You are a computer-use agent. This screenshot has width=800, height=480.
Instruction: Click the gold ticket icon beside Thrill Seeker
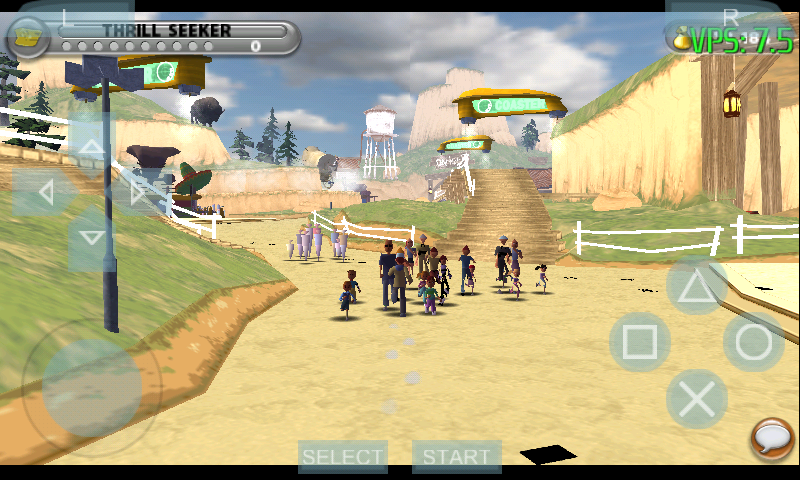(x=29, y=37)
